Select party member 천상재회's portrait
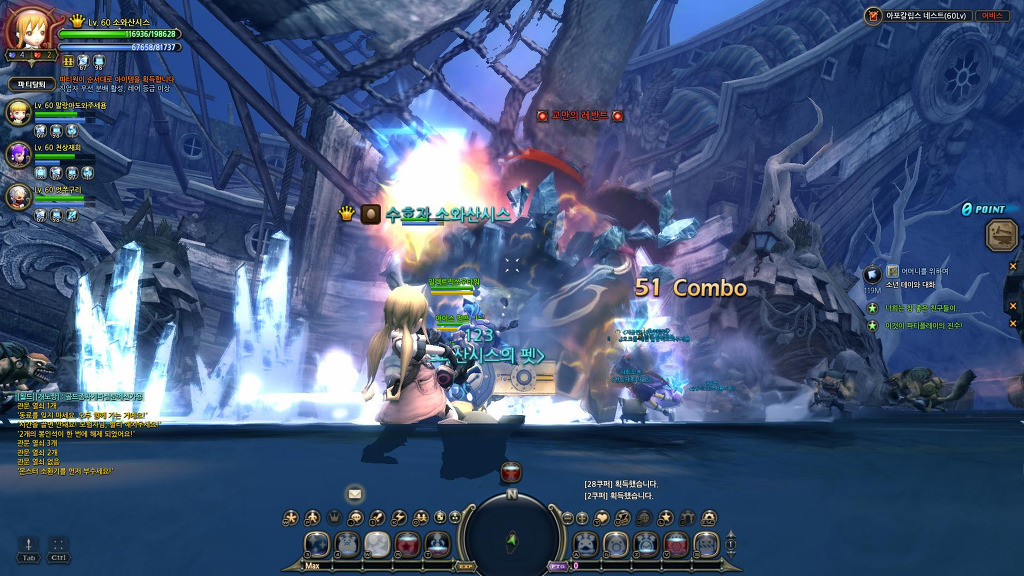The height and width of the screenshot is (576, 1024). click(19, 154)
